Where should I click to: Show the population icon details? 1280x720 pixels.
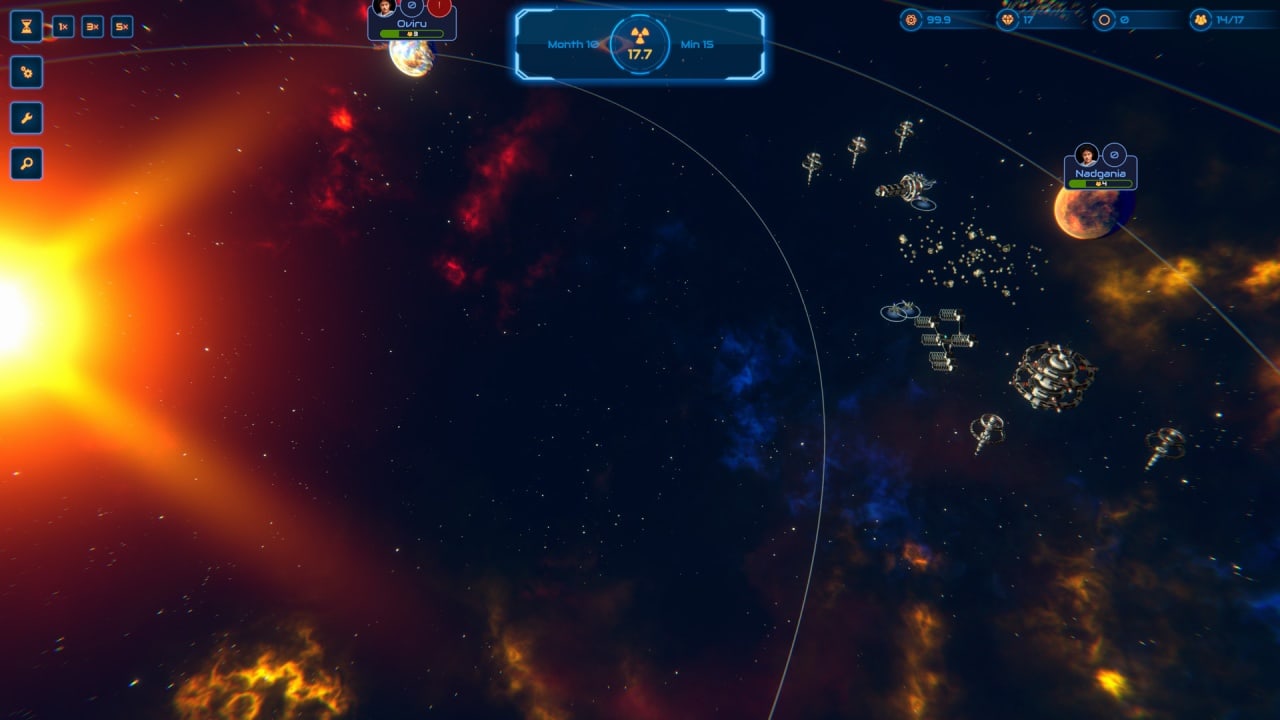[x=1200, y=20]
